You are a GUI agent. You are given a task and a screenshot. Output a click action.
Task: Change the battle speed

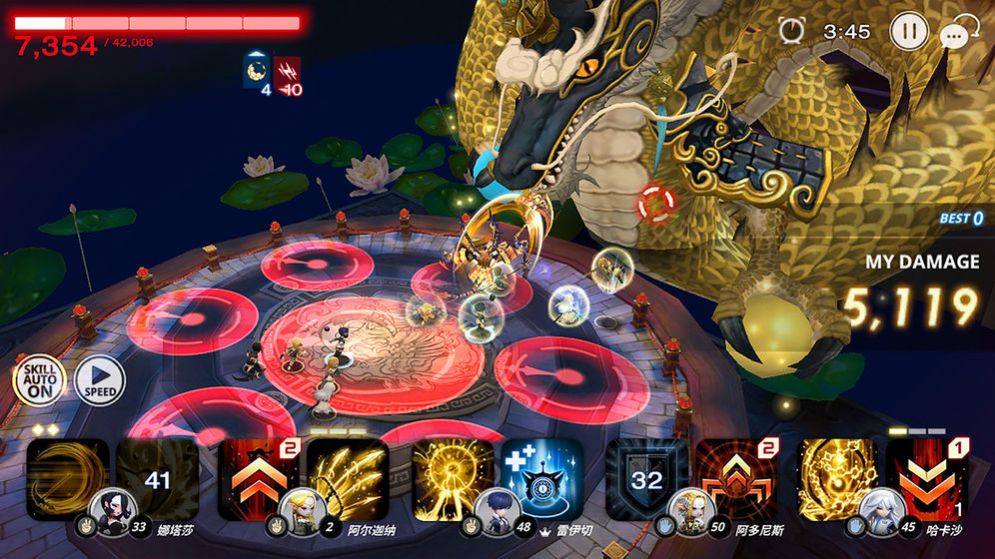[99, 380]
